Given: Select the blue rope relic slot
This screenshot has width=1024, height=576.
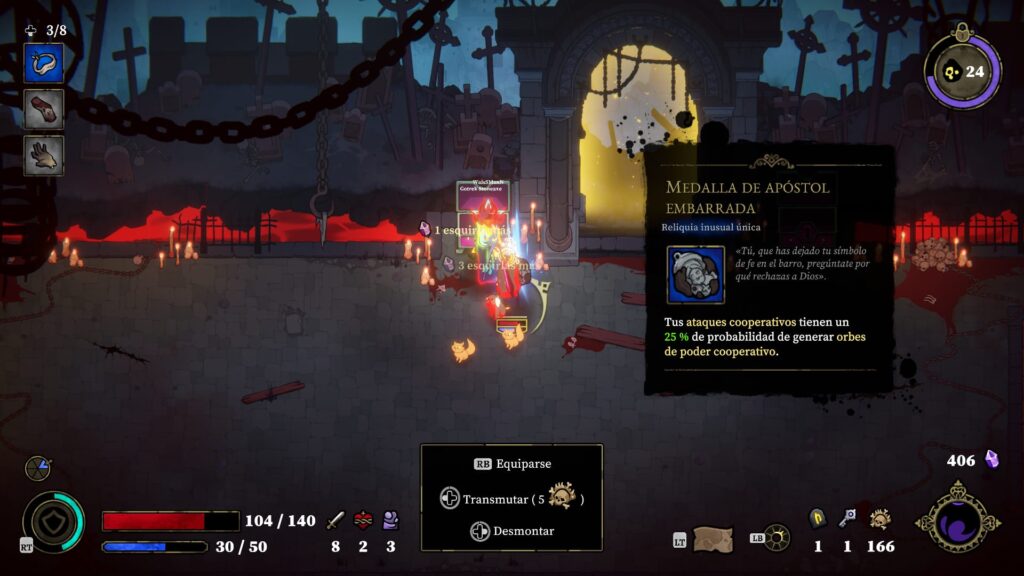Looking at the screenshot, I should [44, 63].
